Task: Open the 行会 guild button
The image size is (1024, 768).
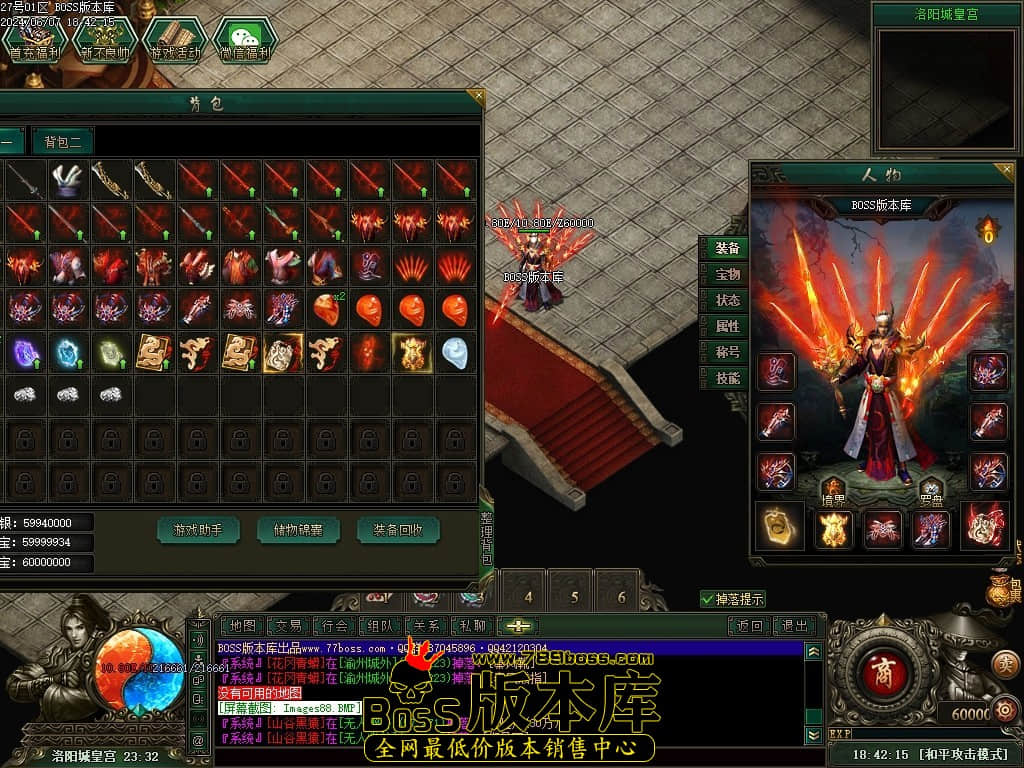Action: pos(333,626)
